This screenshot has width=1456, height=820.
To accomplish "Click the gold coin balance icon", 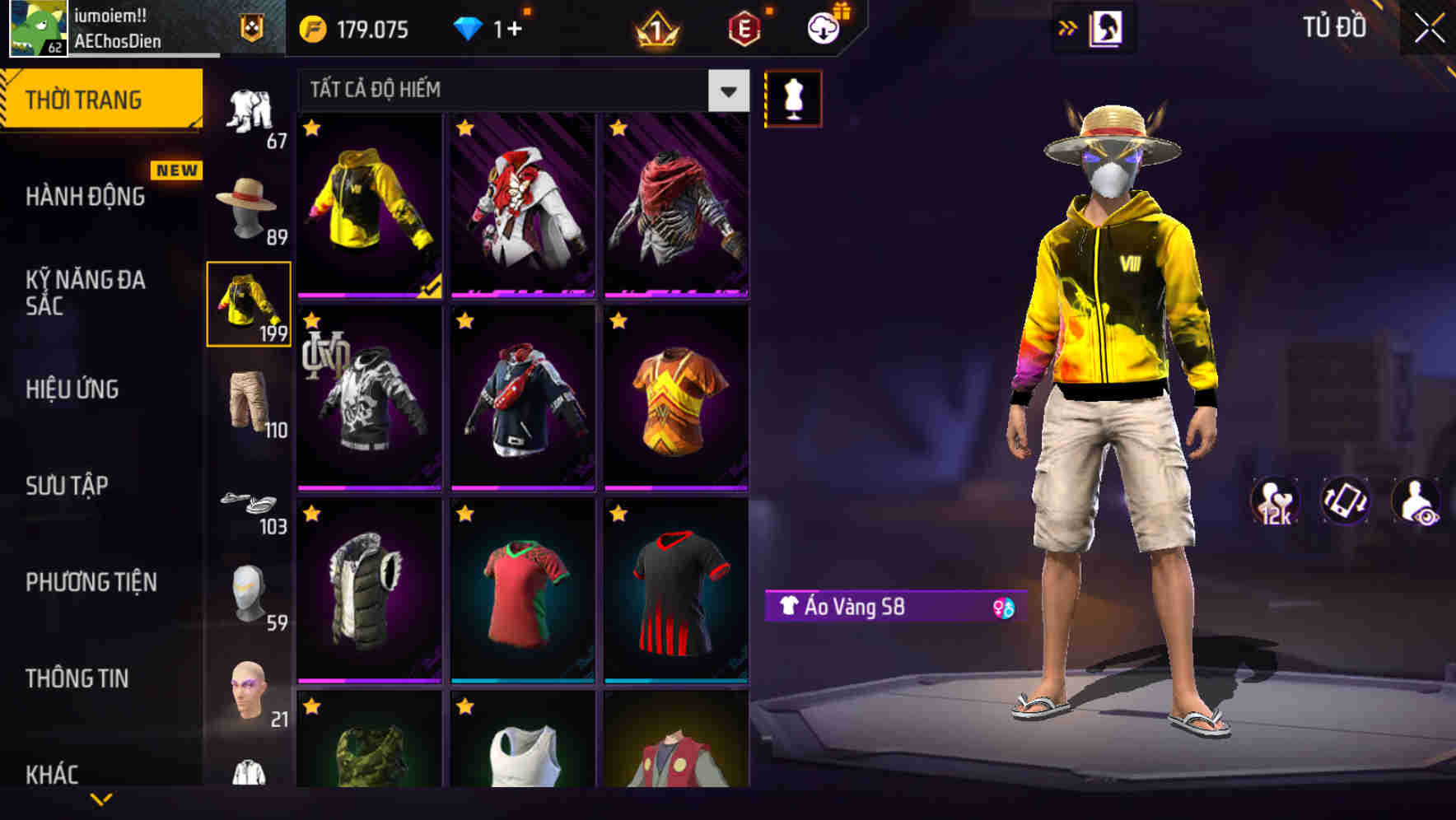I will [x=310, y=28].
